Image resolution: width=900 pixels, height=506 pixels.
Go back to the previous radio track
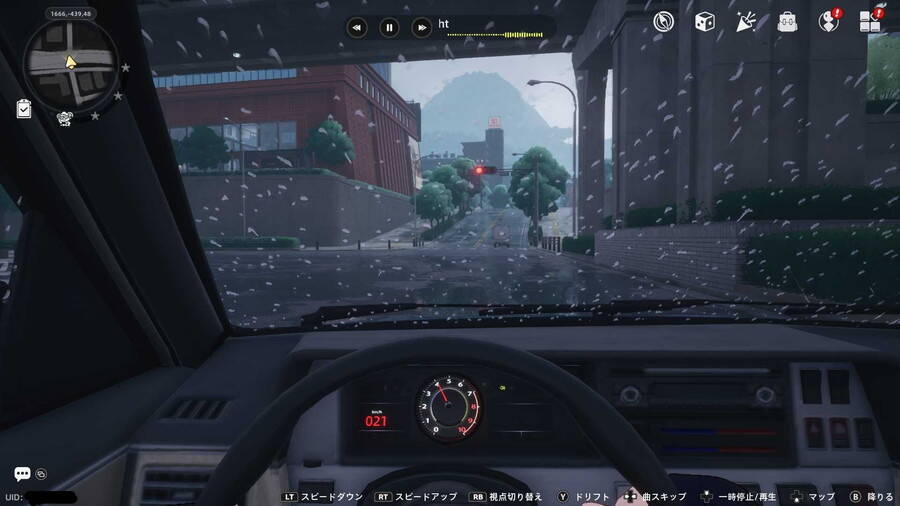click(357, 28)
